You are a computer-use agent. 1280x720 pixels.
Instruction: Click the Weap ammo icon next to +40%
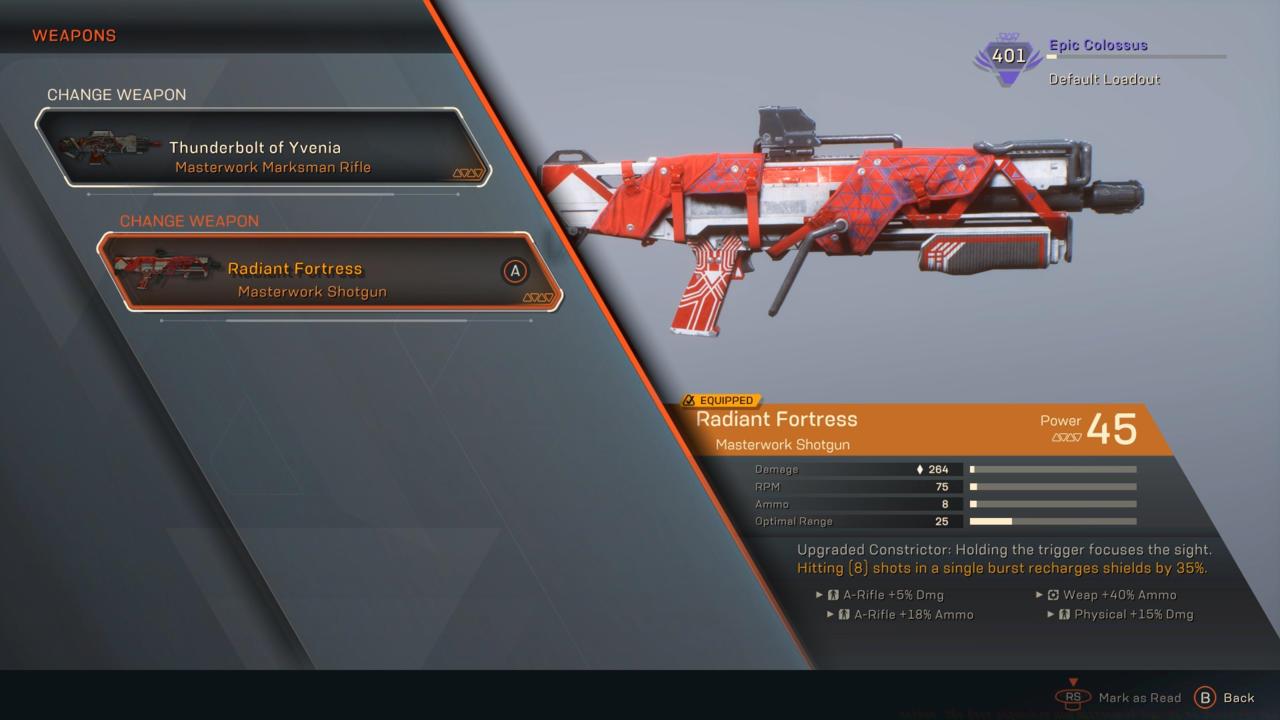click(x=1053, y=594)
